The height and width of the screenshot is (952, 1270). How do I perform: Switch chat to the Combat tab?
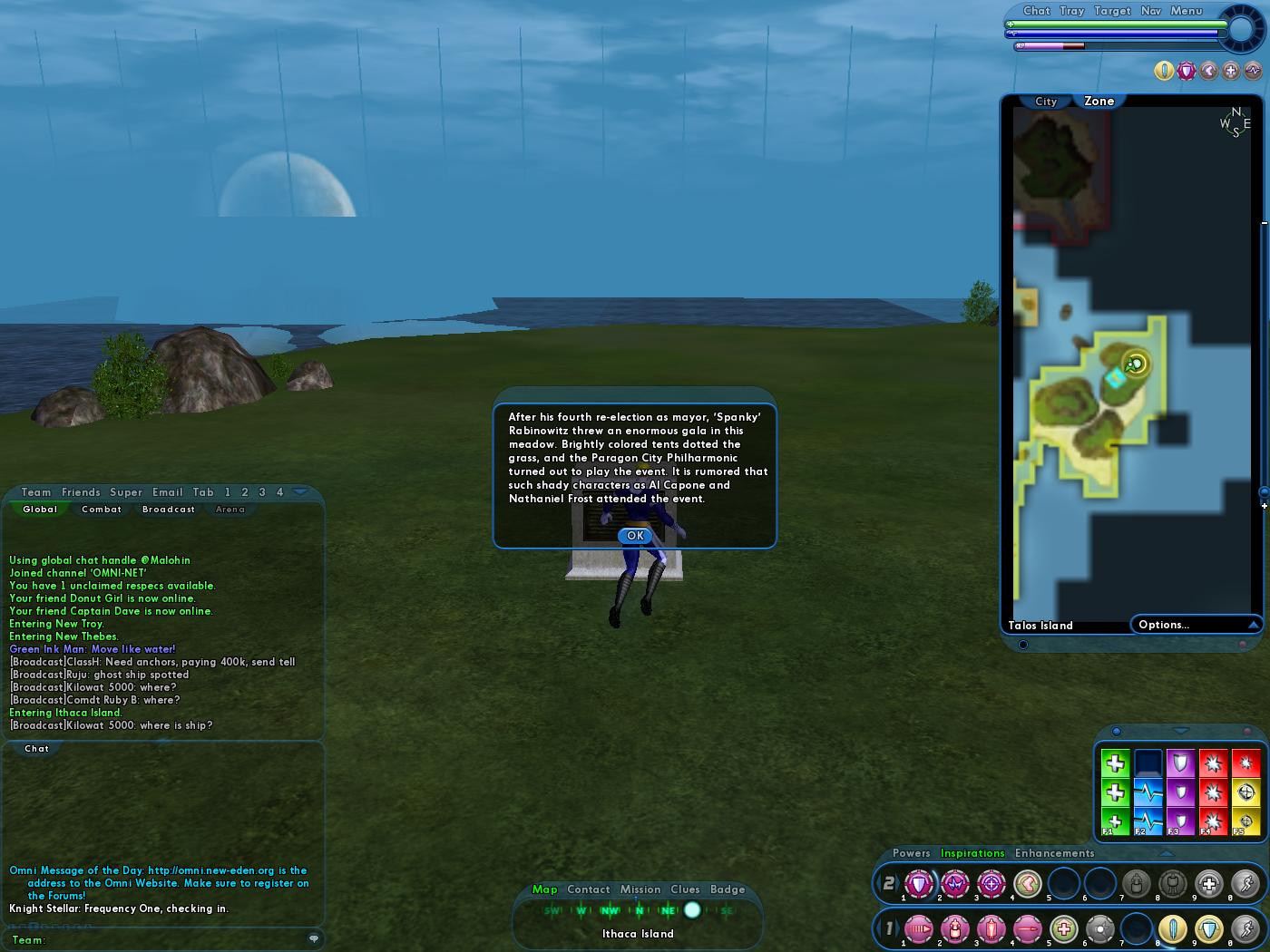pos(102,510)
